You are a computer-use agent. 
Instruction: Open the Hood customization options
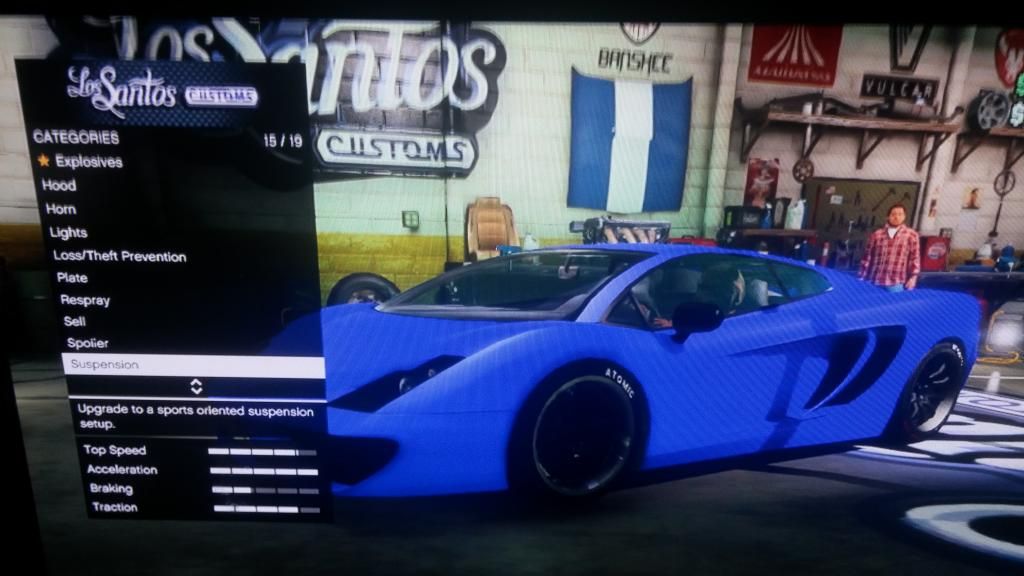[59, 185]
